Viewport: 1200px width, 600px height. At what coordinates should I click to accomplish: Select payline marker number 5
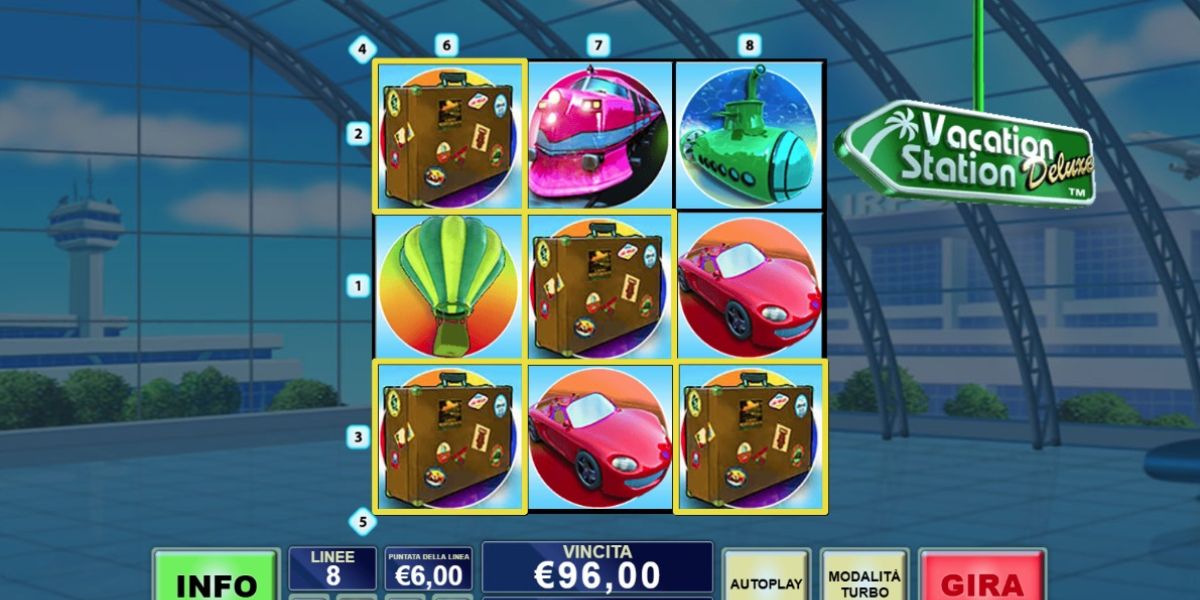361,521
